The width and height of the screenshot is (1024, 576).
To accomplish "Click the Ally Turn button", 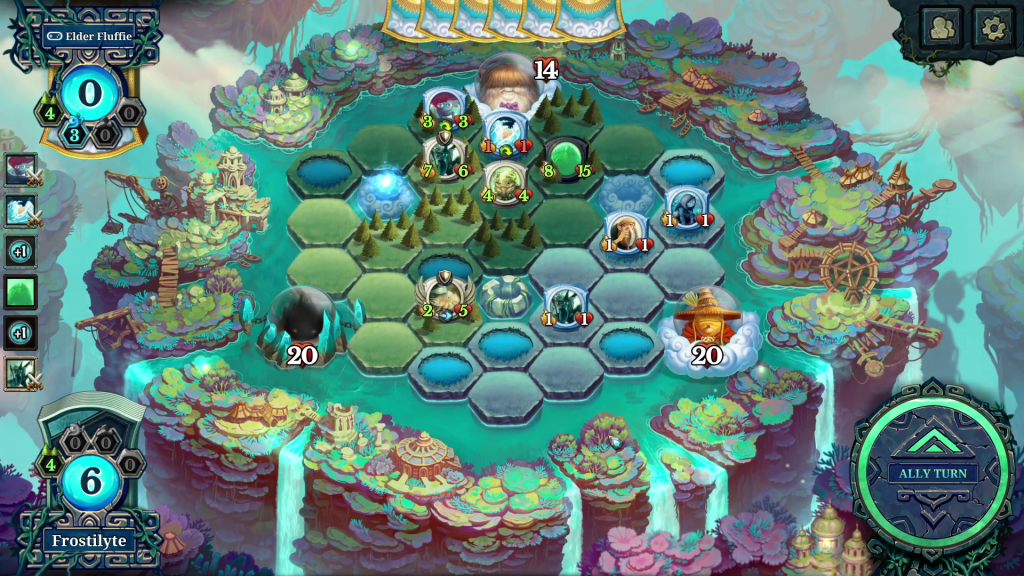I will point(932,472).
